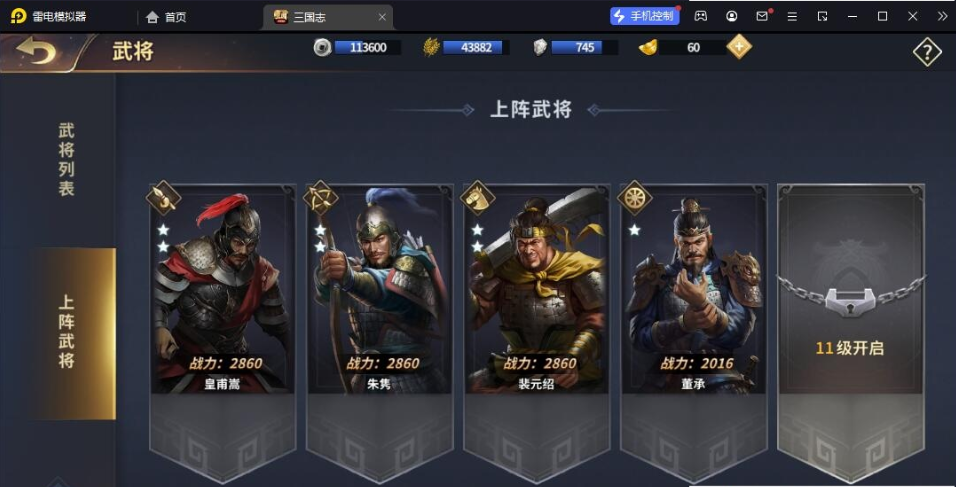Image resolution: width=956 pixels, height=487 pixels.
Task: Select the 上阵武将 tab
Action: pyautogui.click(x=68, y=332)
